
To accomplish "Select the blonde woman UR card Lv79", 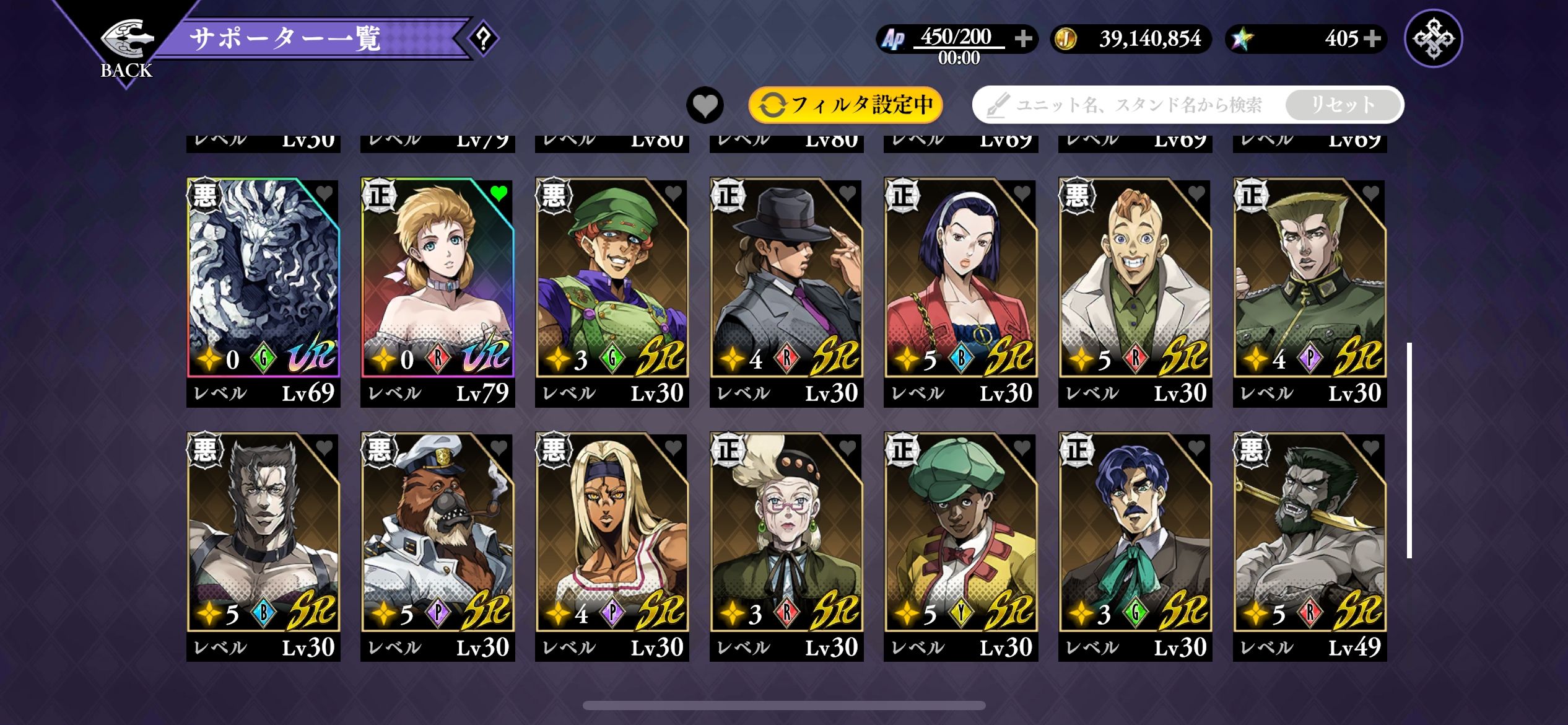I will click(437, 279).
